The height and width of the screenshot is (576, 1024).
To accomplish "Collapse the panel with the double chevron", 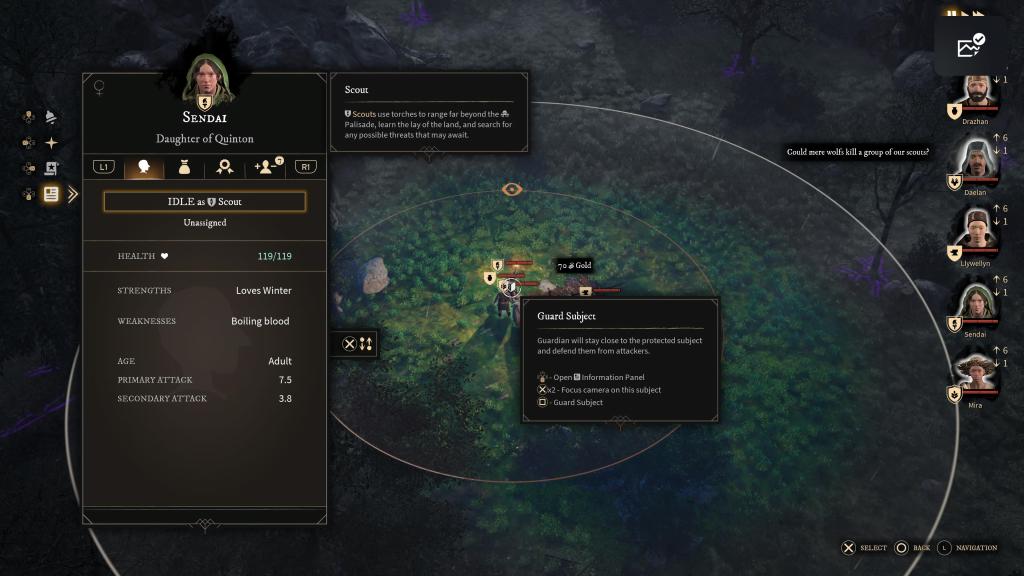I will pyautogui.click(x=73, y=194).
